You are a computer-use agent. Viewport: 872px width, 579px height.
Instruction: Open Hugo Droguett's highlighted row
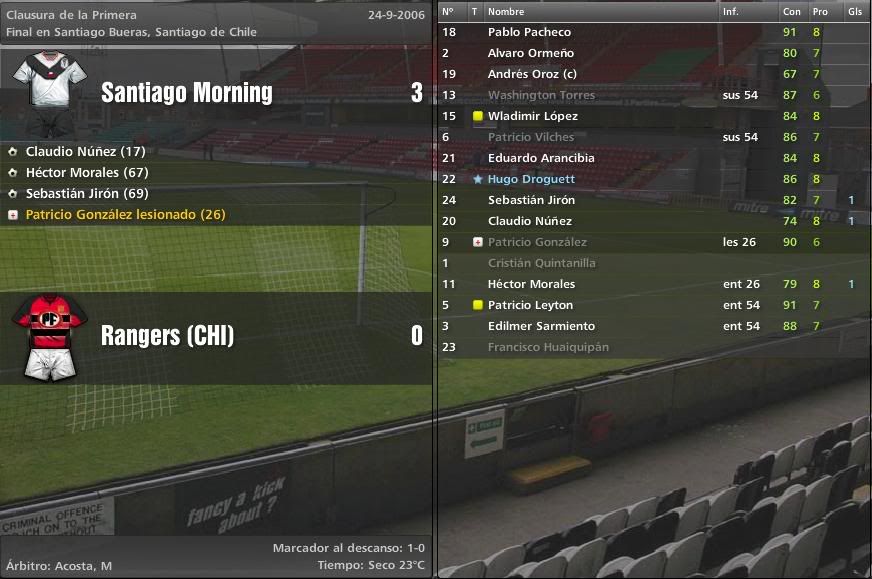coord(531,179)
